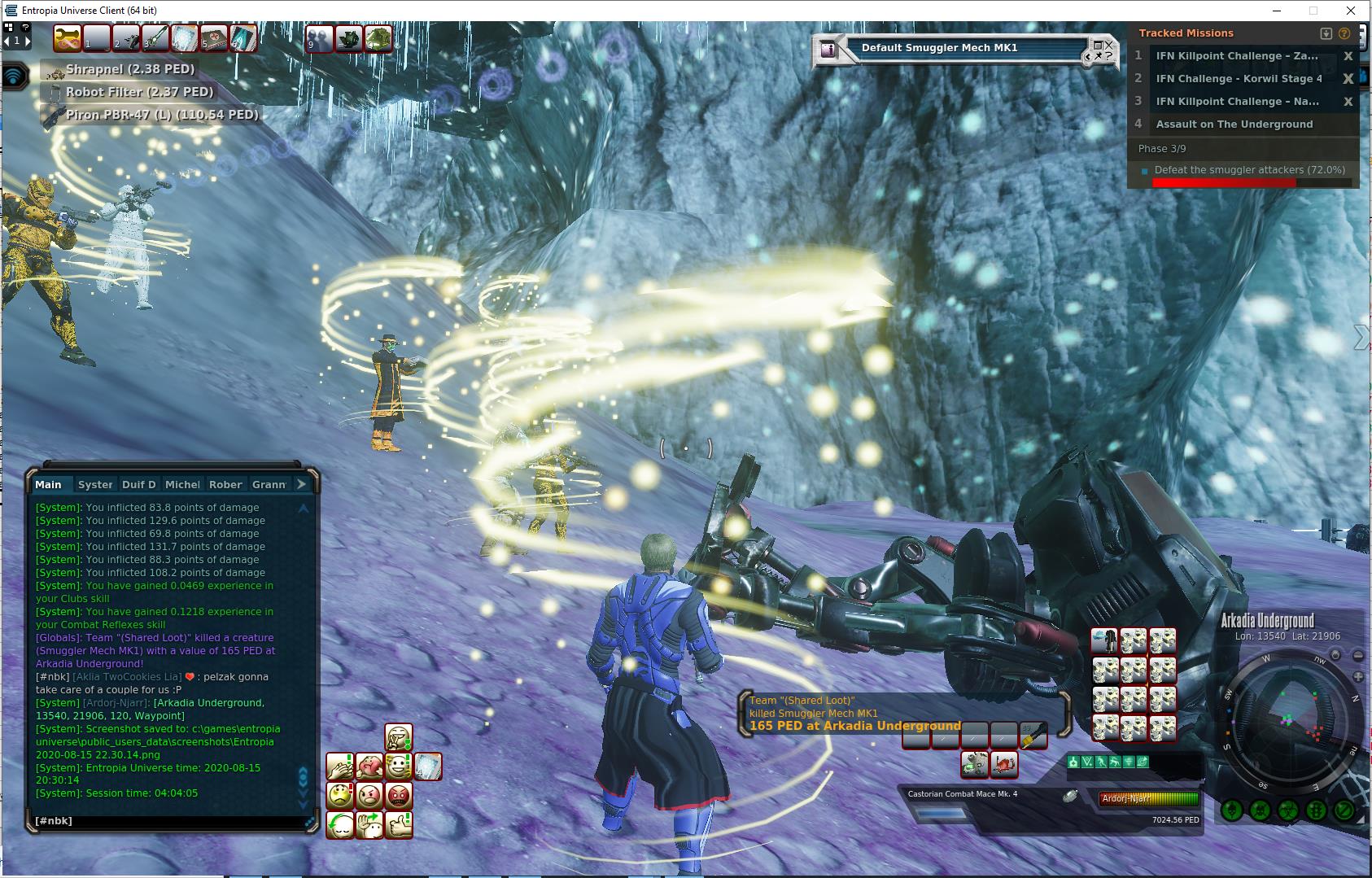This screenshot has width=1372, height=878.
Task: Play the thumbs up emote
Action: click(x=399, y=824)
